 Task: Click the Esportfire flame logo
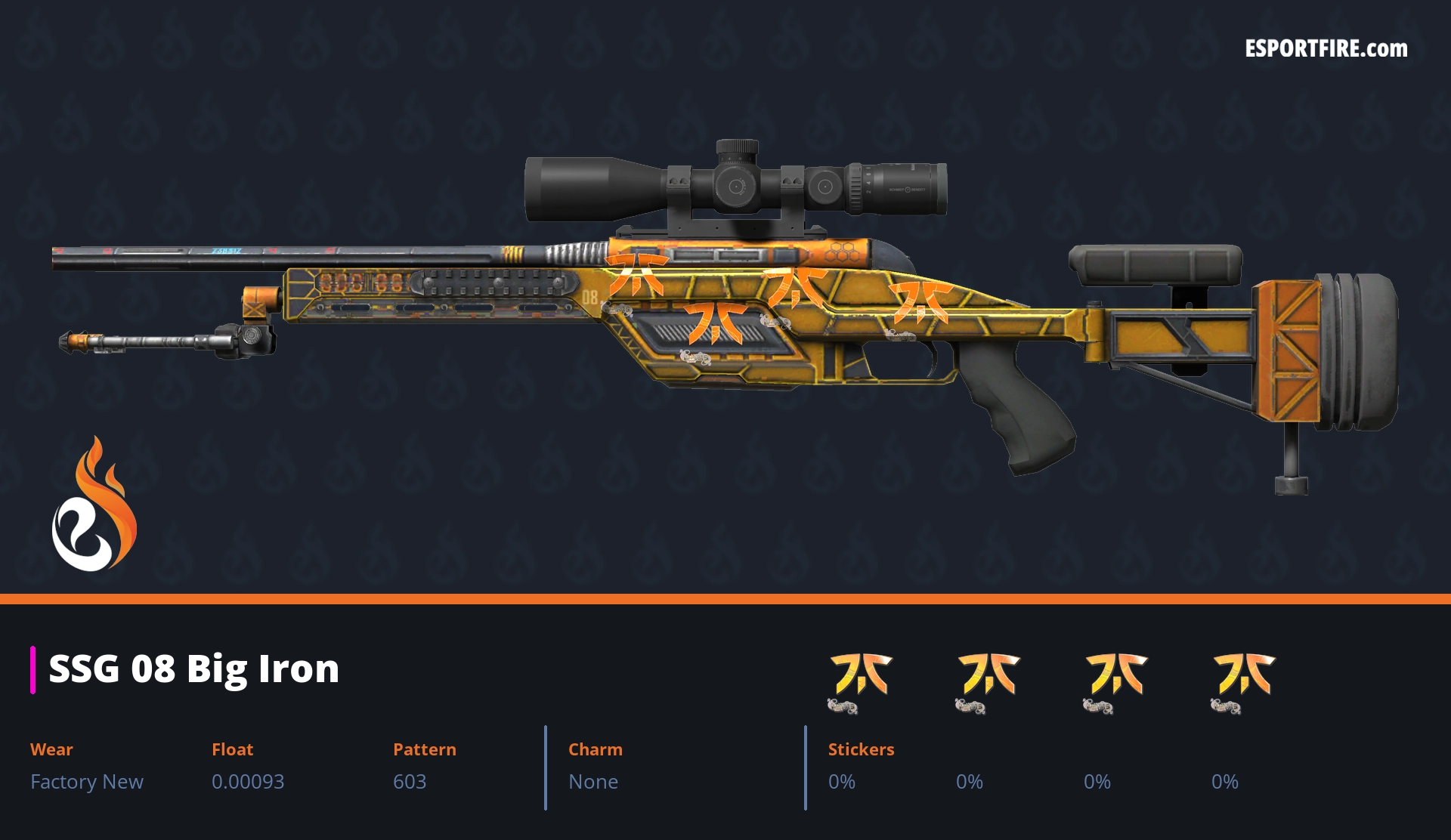point(94,505)
